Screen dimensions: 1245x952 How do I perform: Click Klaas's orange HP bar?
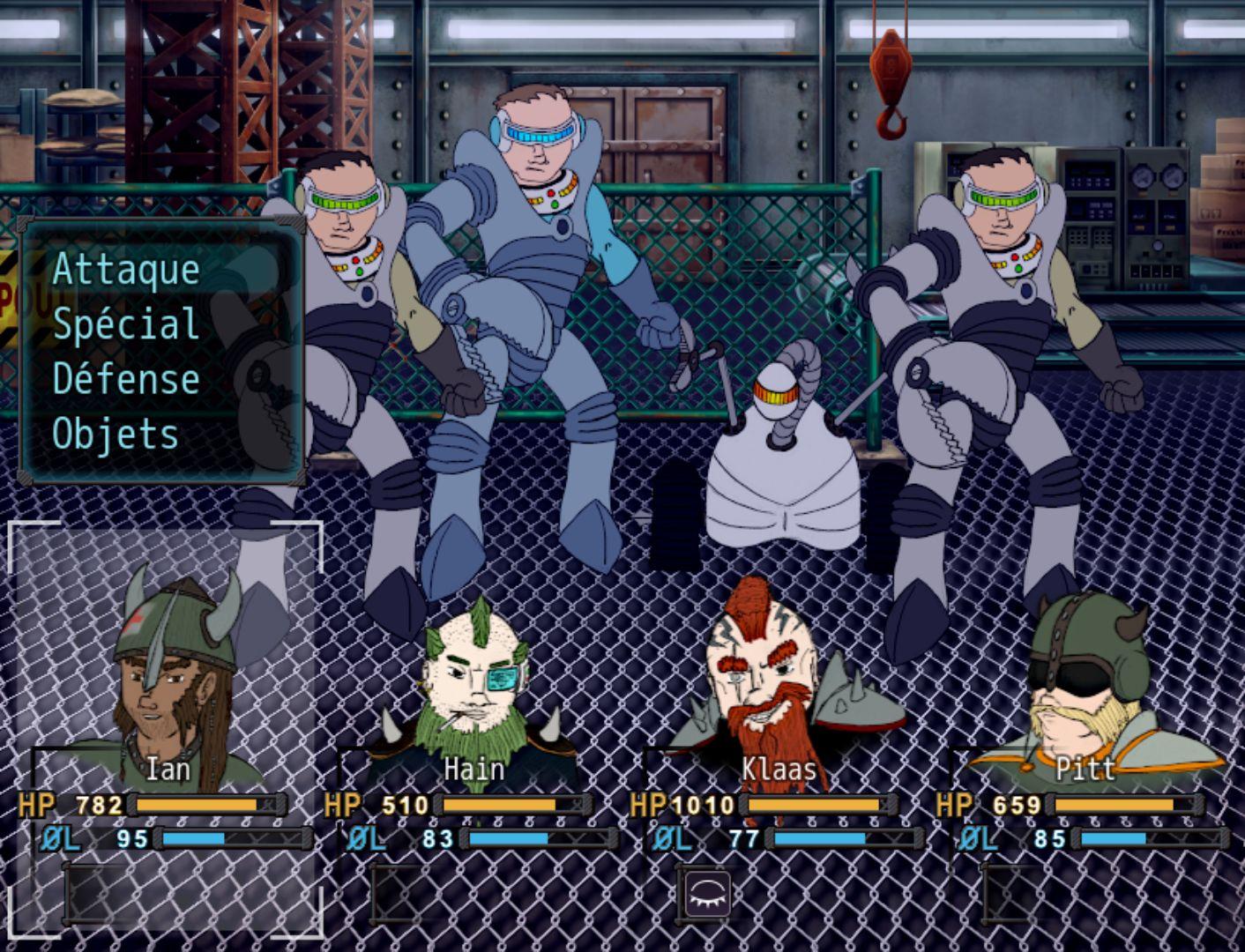[816, 804]
